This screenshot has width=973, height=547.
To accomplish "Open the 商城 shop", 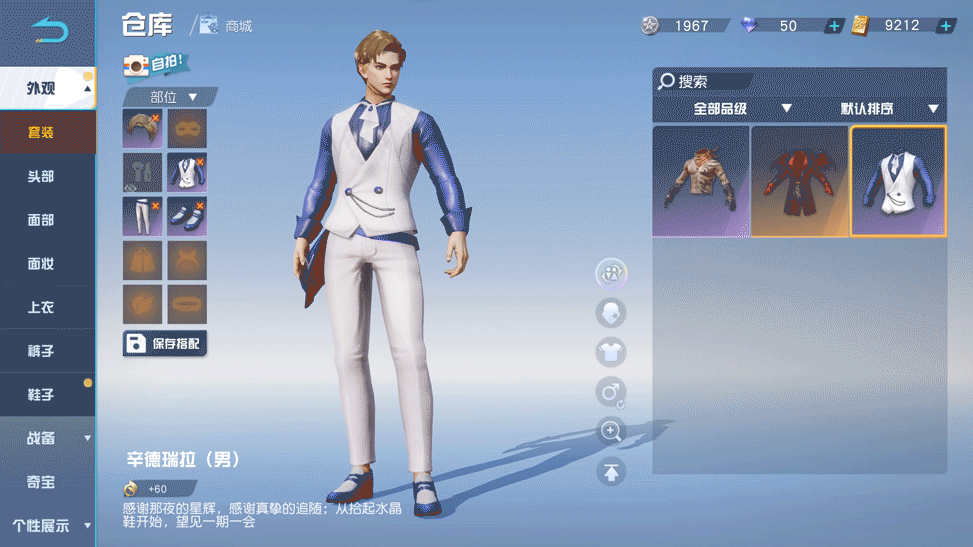I will (226, 25).
